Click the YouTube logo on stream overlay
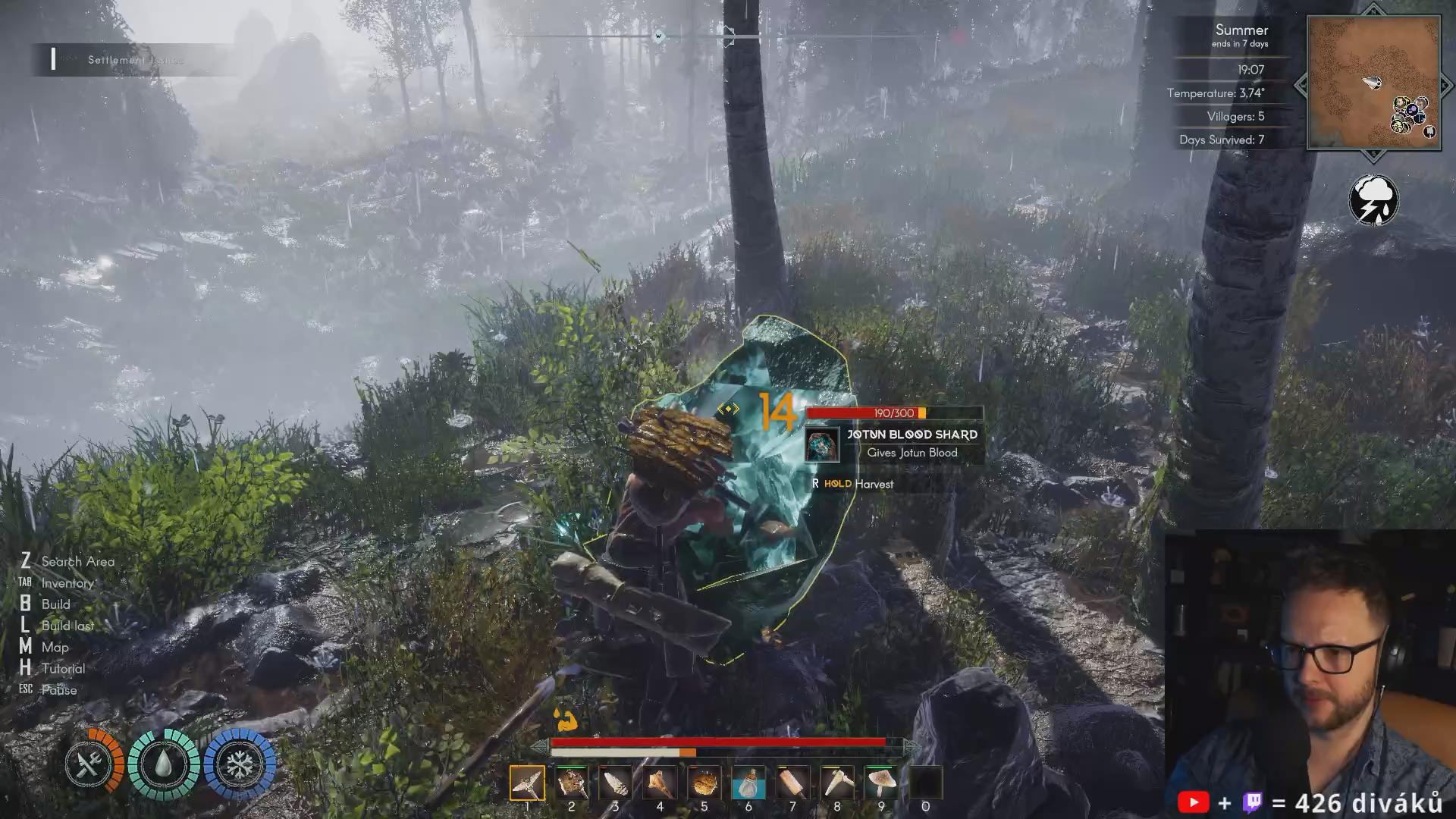 click(x=1193, y=802)
